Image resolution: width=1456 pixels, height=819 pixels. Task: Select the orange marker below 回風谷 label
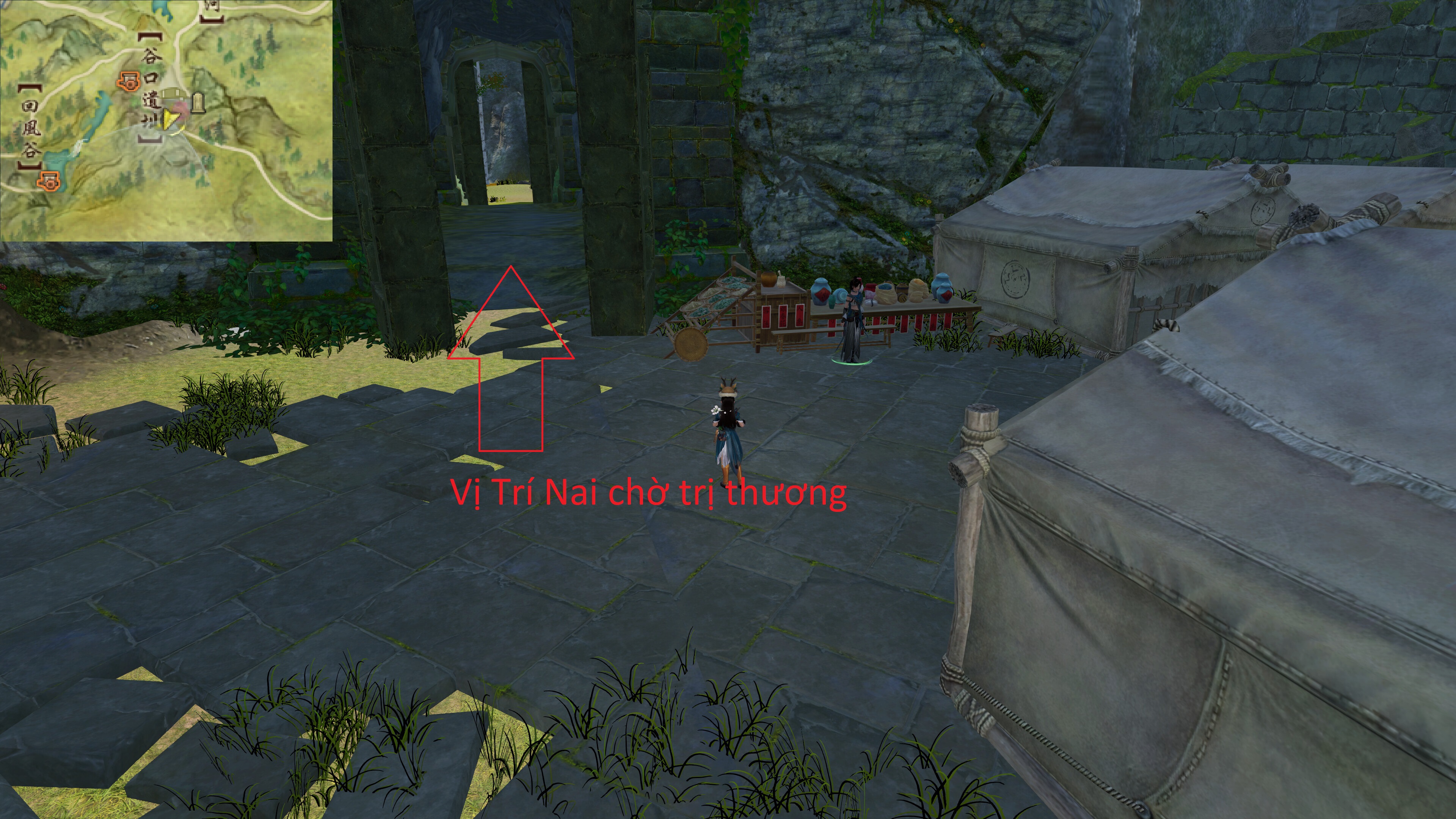coord(48,180)
